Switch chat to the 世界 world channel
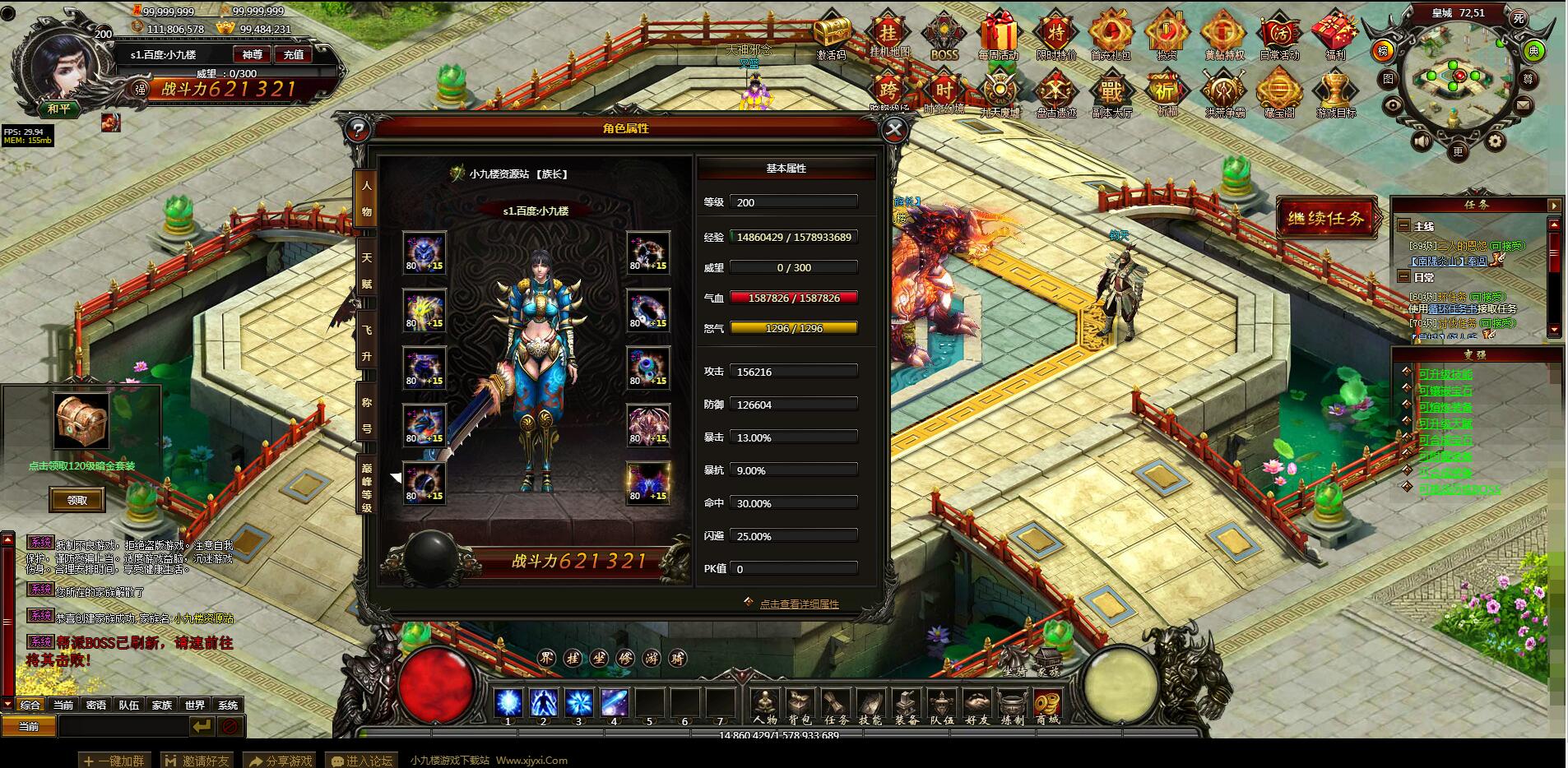 [x=194, y=705]
